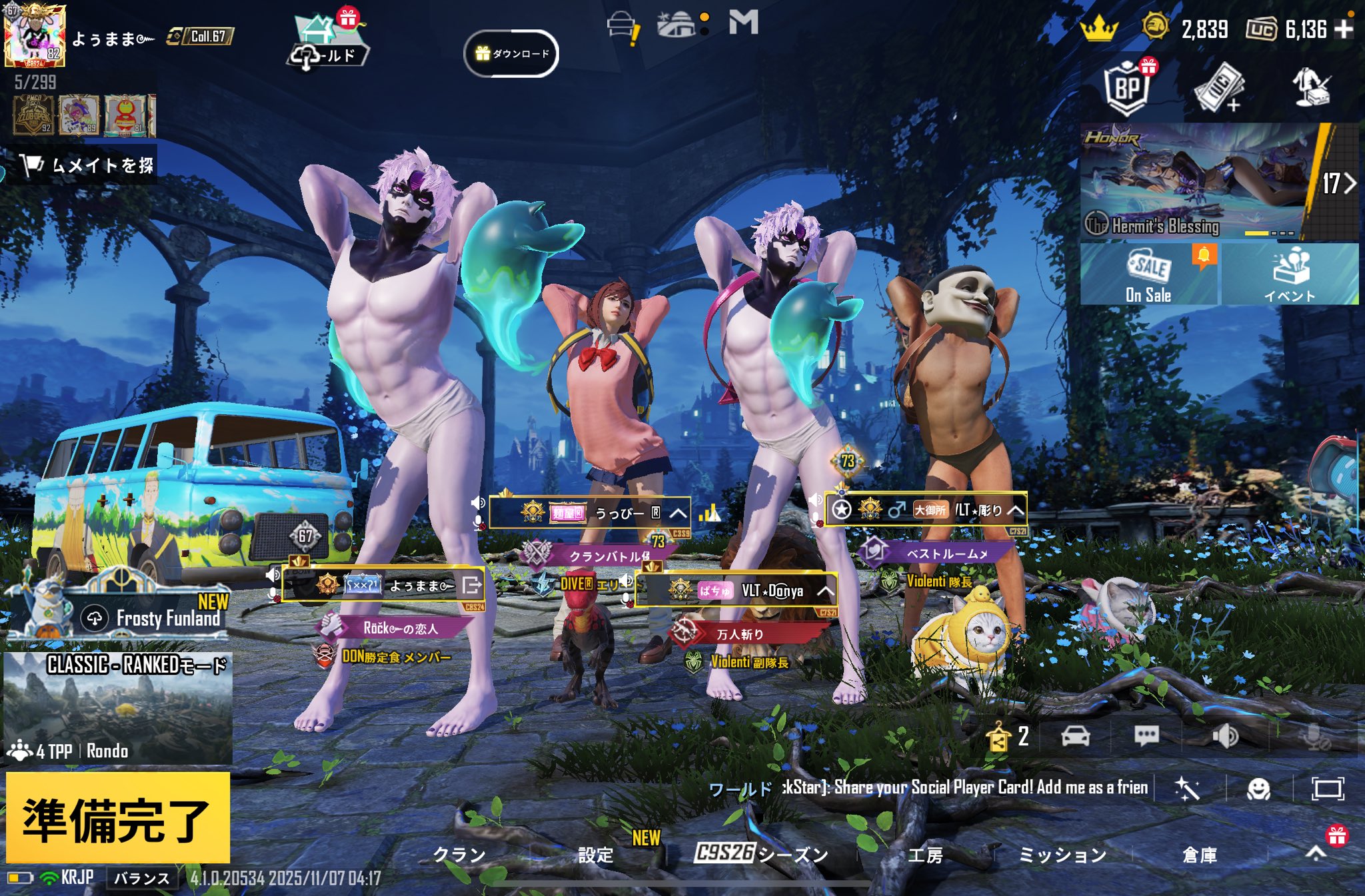This screenshot has height=896, width=1365.
Task: Open the ミッション missions menu
Action: [x=1062, y=855]
